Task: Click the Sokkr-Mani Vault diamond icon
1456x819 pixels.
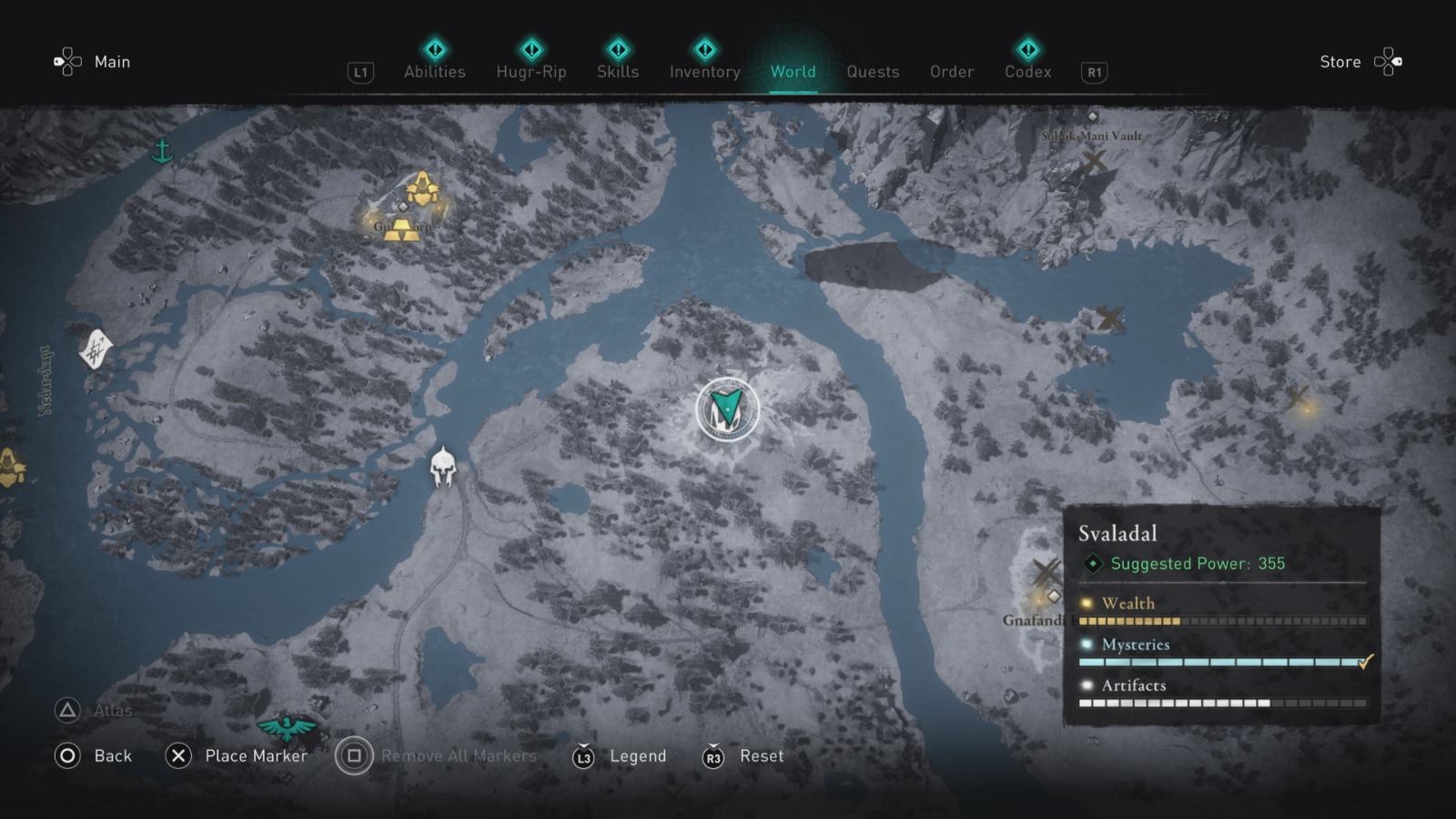Action: [x=1092, y=116]
